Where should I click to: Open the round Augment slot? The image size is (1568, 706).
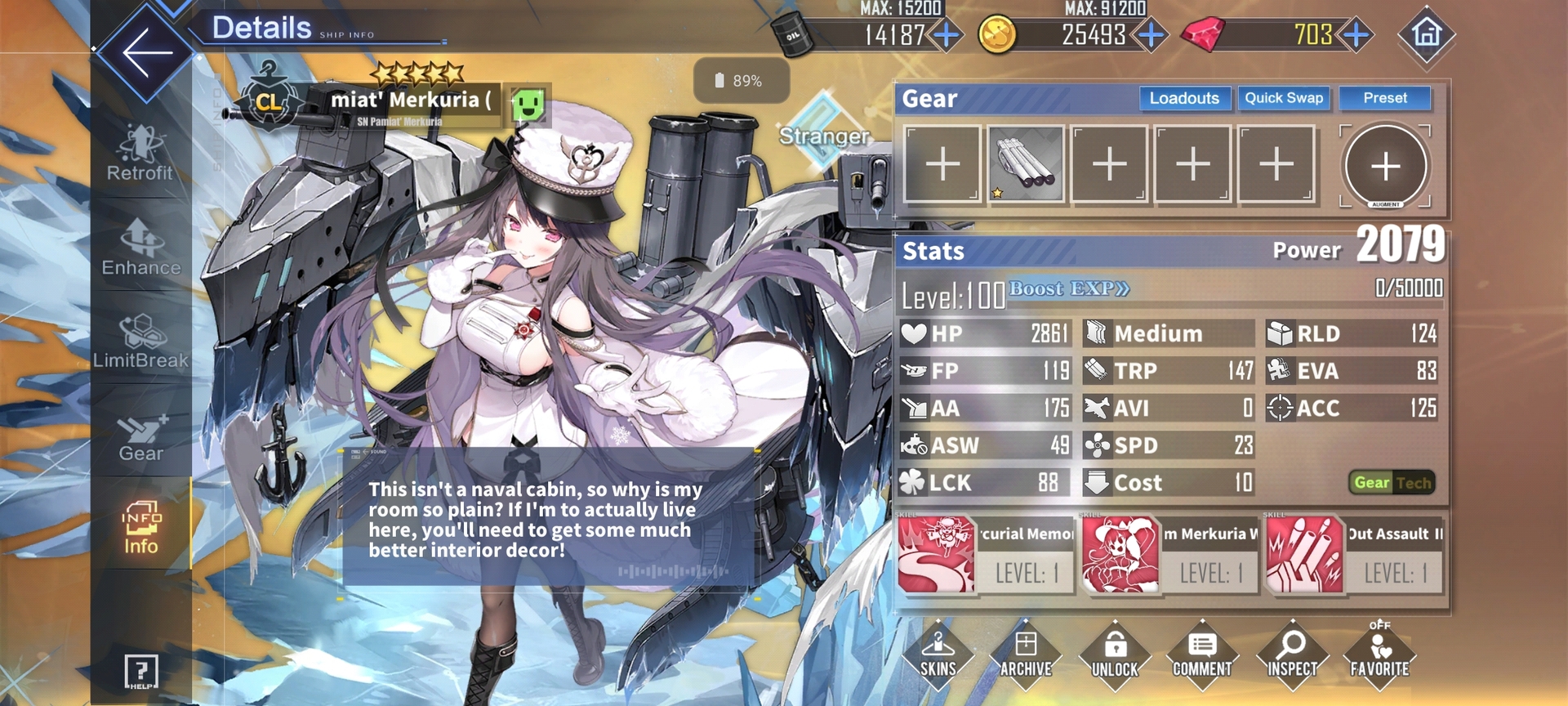pyautogui.click(x=1385, y=166)
